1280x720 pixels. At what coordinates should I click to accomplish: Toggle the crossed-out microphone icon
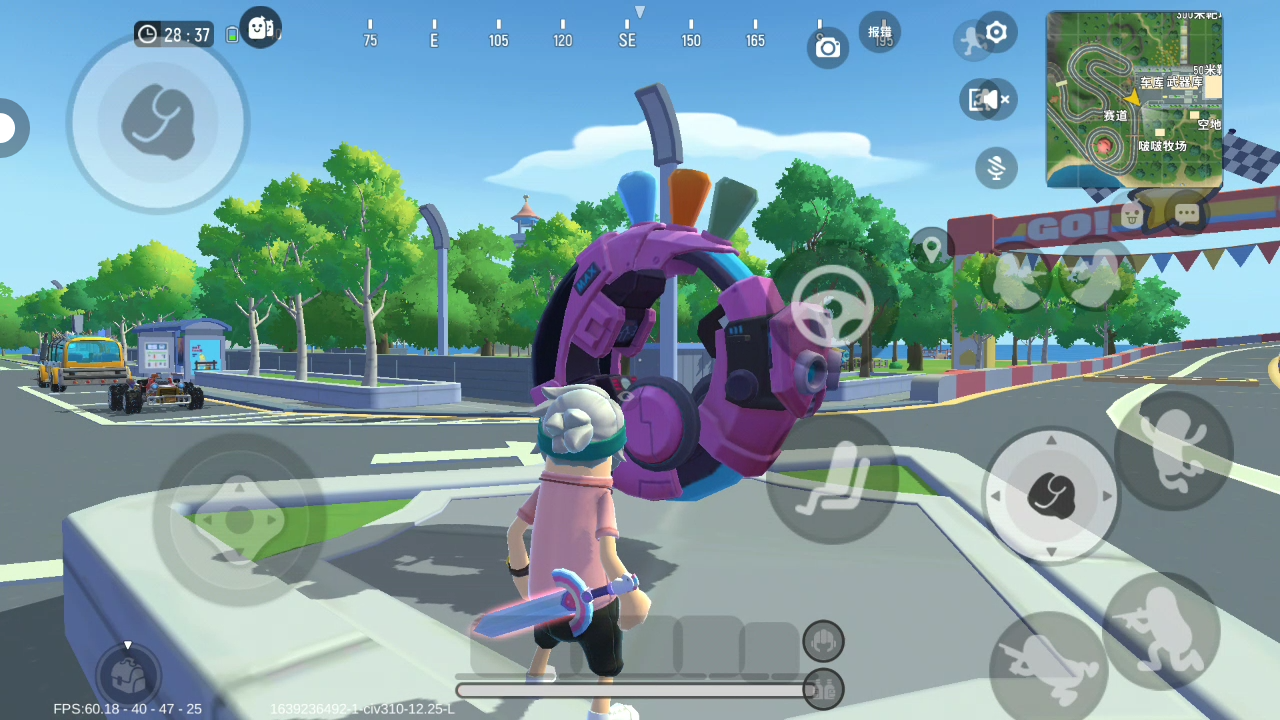click(x=996, y=168)
